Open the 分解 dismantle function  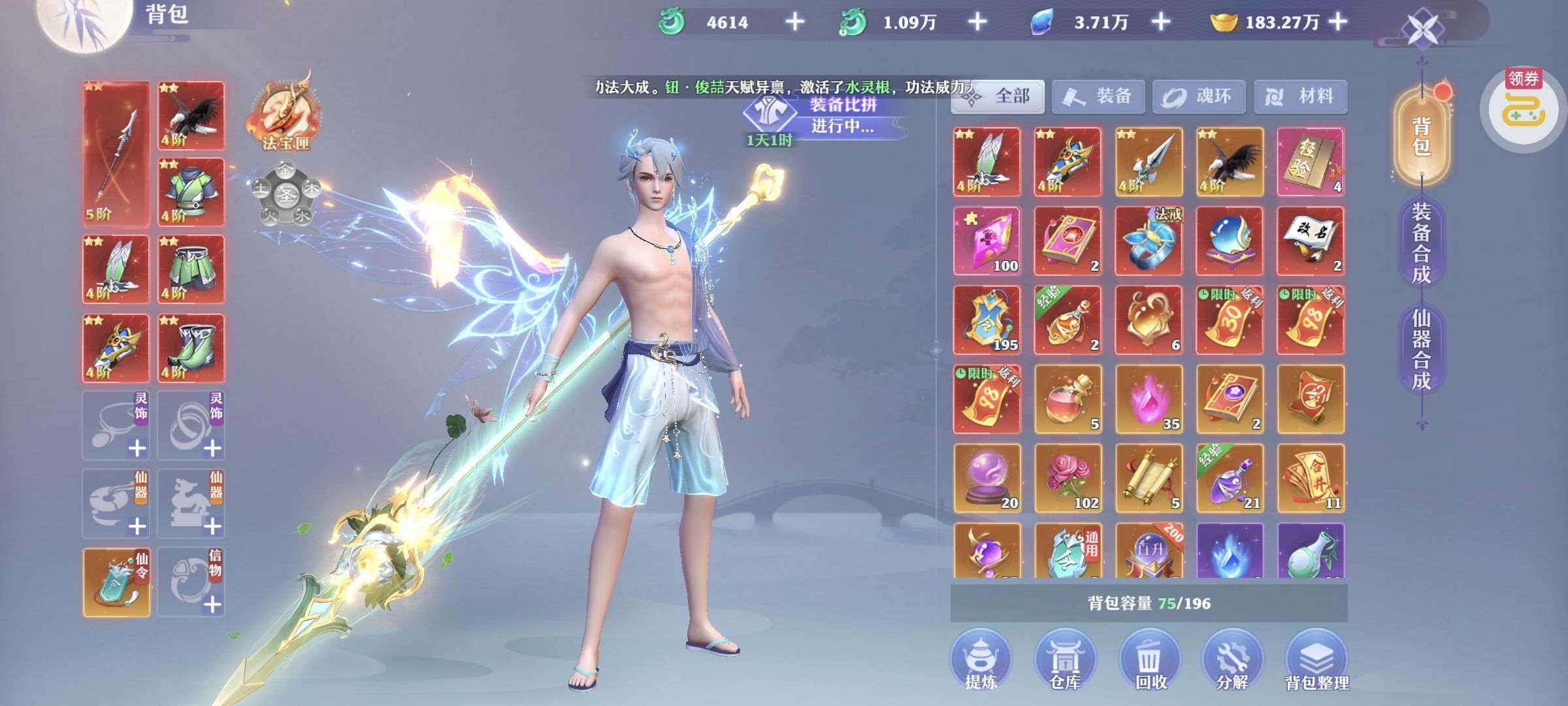[x=1232, y=660]
